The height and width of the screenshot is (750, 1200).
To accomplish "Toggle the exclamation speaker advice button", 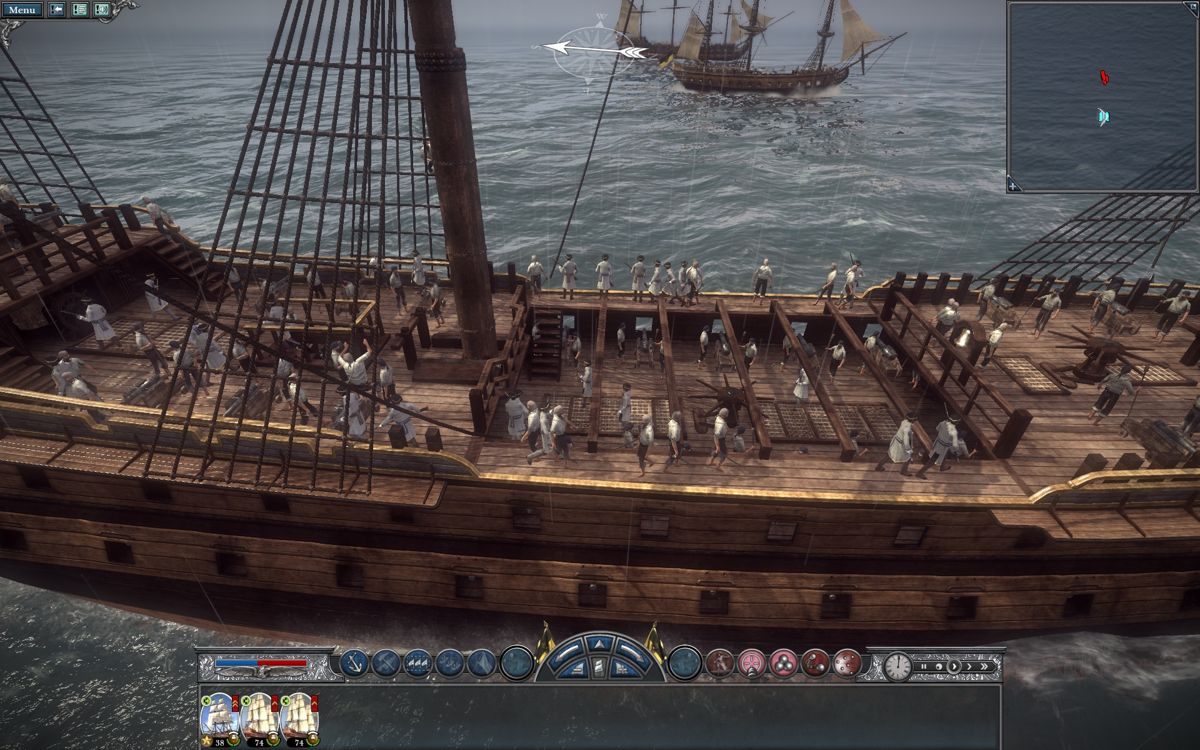I will pyautogui.click(x=101, y=10).
